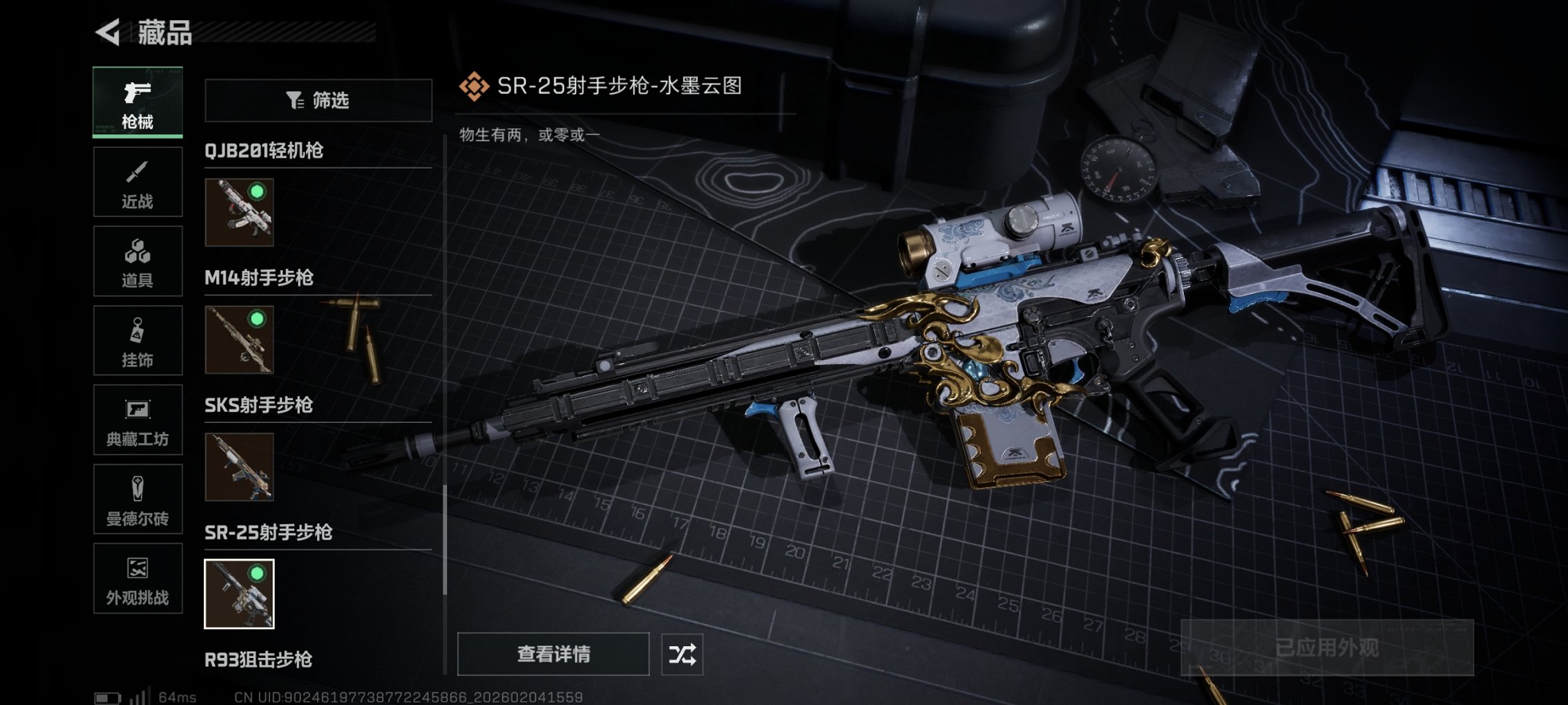Viewport: 1568px width, 705px height.
Task: Select the SR-25射手步枪 list entry
Action: (x=267, y=533)
